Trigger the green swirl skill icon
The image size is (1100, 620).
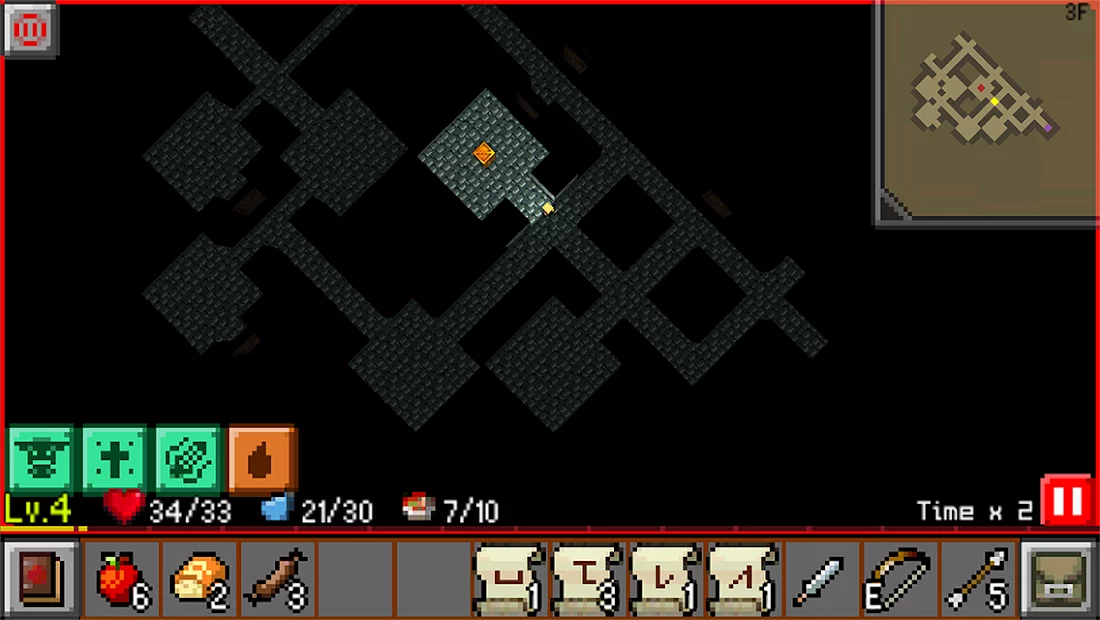click(189, 460)
